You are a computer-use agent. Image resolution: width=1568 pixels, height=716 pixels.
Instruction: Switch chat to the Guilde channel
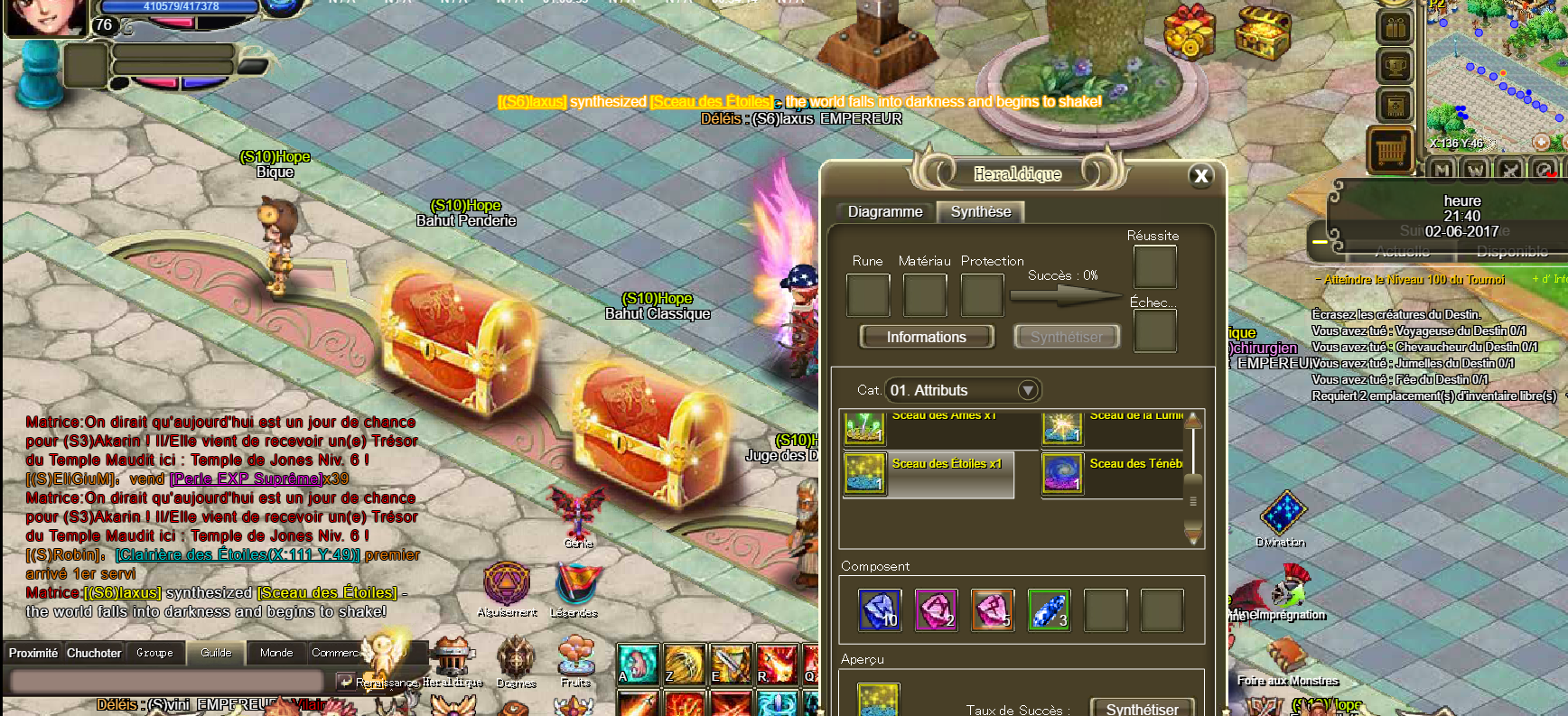216,653
